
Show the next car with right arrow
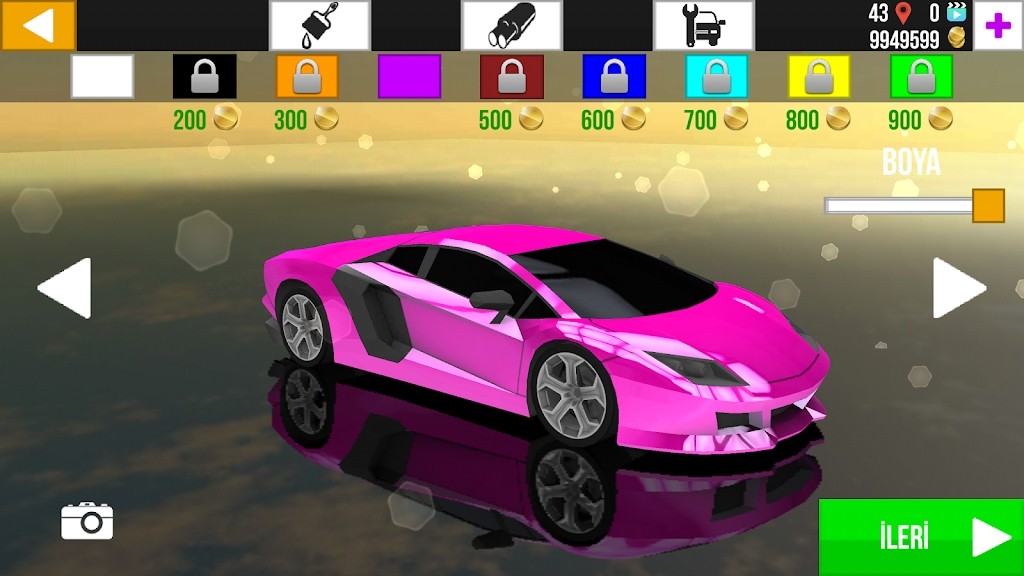click(959, 288)
